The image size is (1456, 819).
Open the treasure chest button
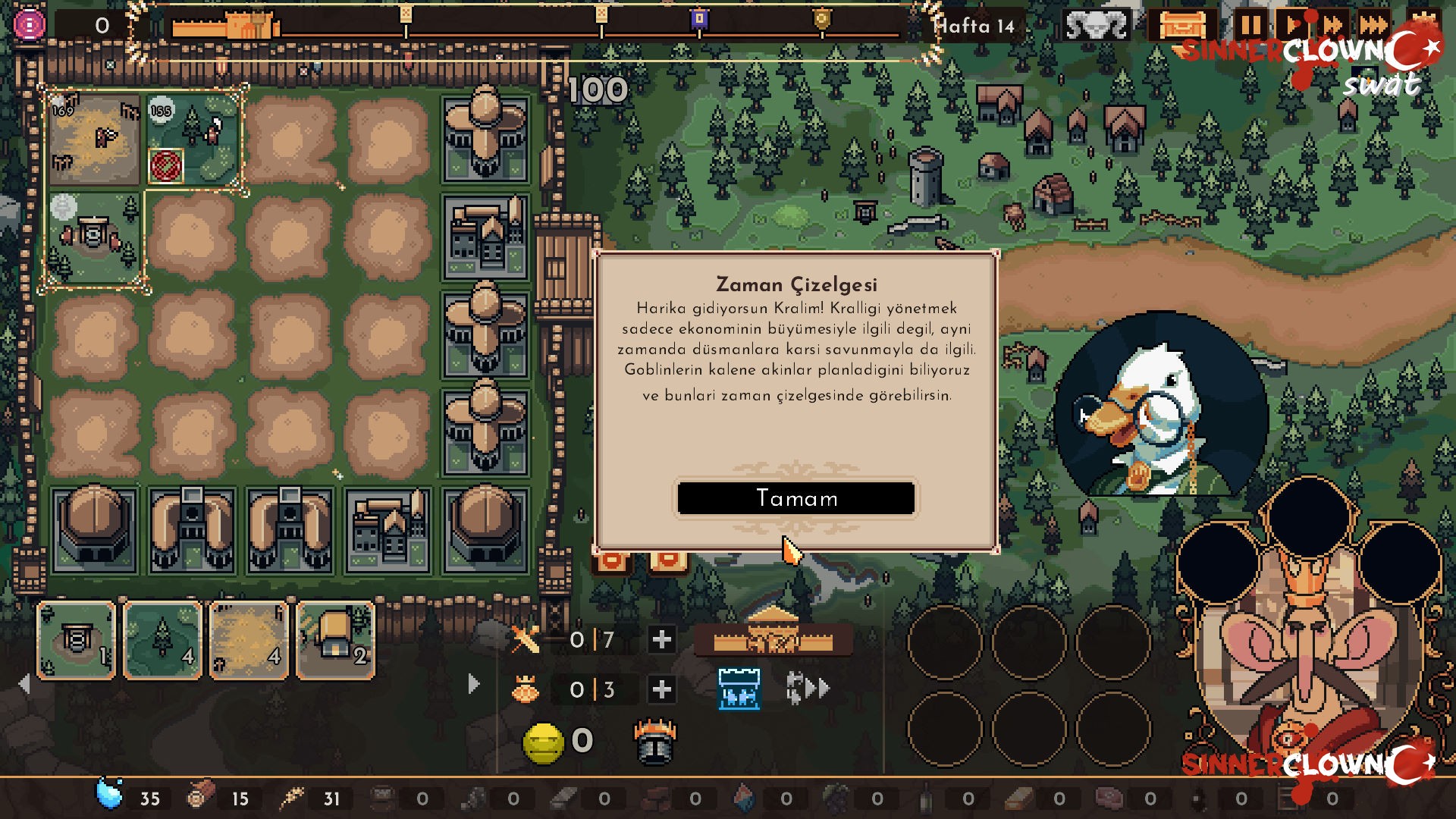tap(1181, 26)
